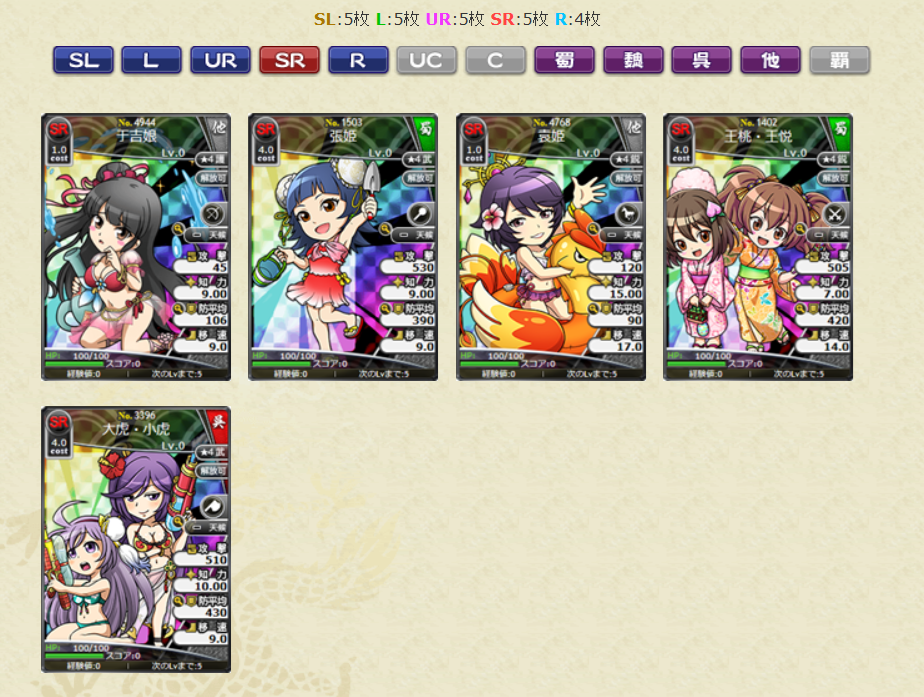Show cards of the 魏 faction

633,60
